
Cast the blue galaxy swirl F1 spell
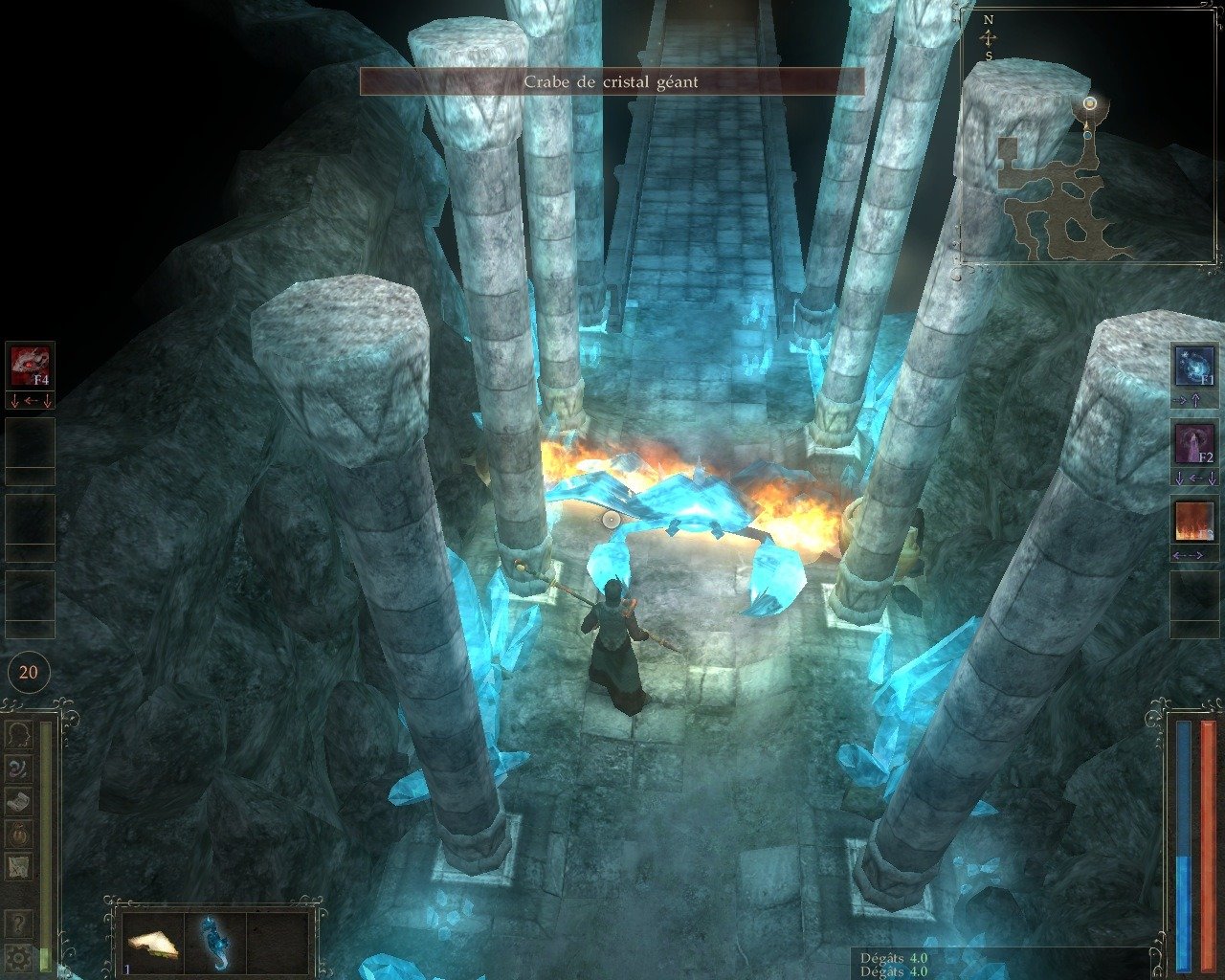click(1193, 365)
